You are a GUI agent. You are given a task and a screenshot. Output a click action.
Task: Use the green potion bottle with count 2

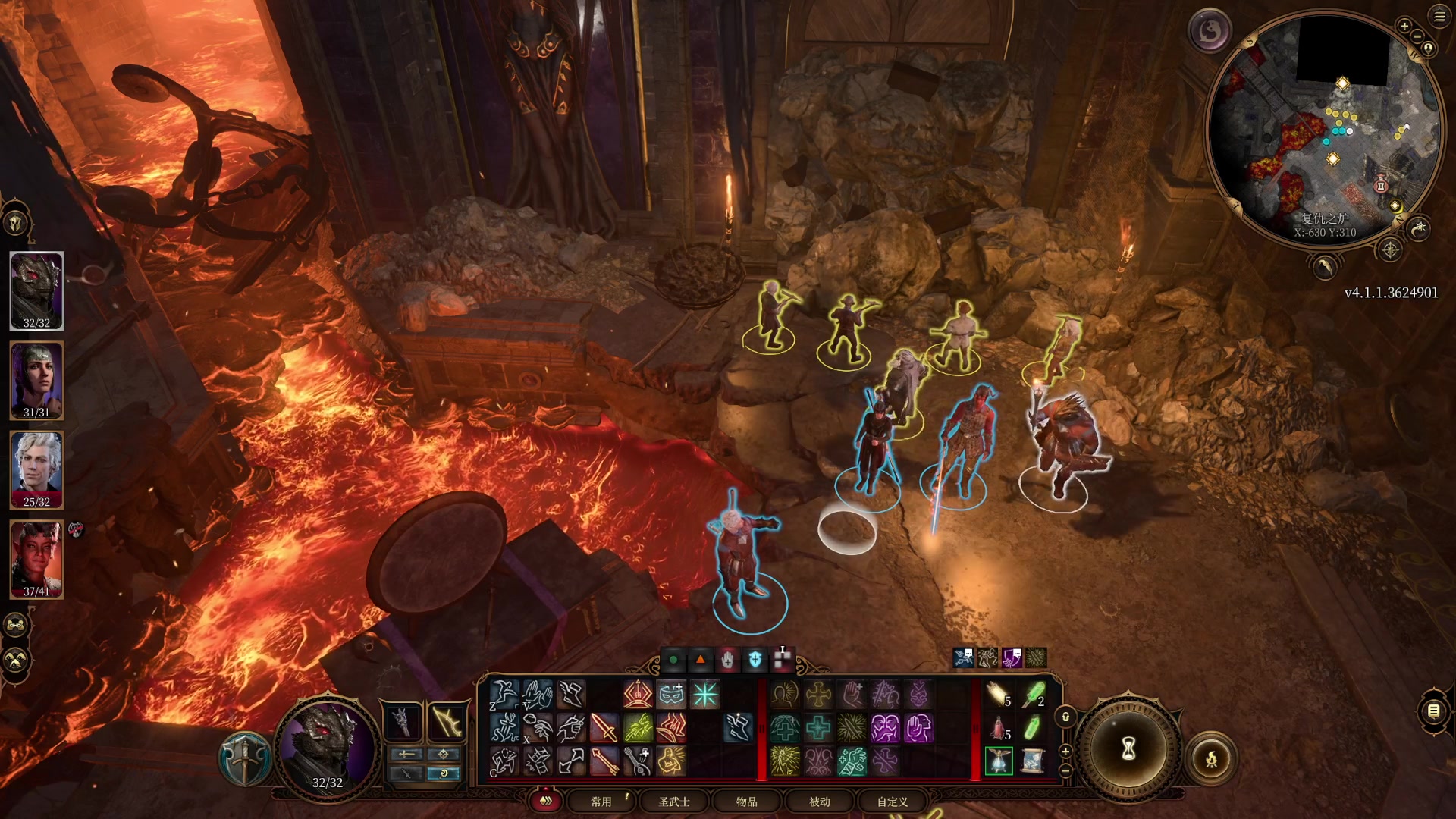tap(1033, 695)
